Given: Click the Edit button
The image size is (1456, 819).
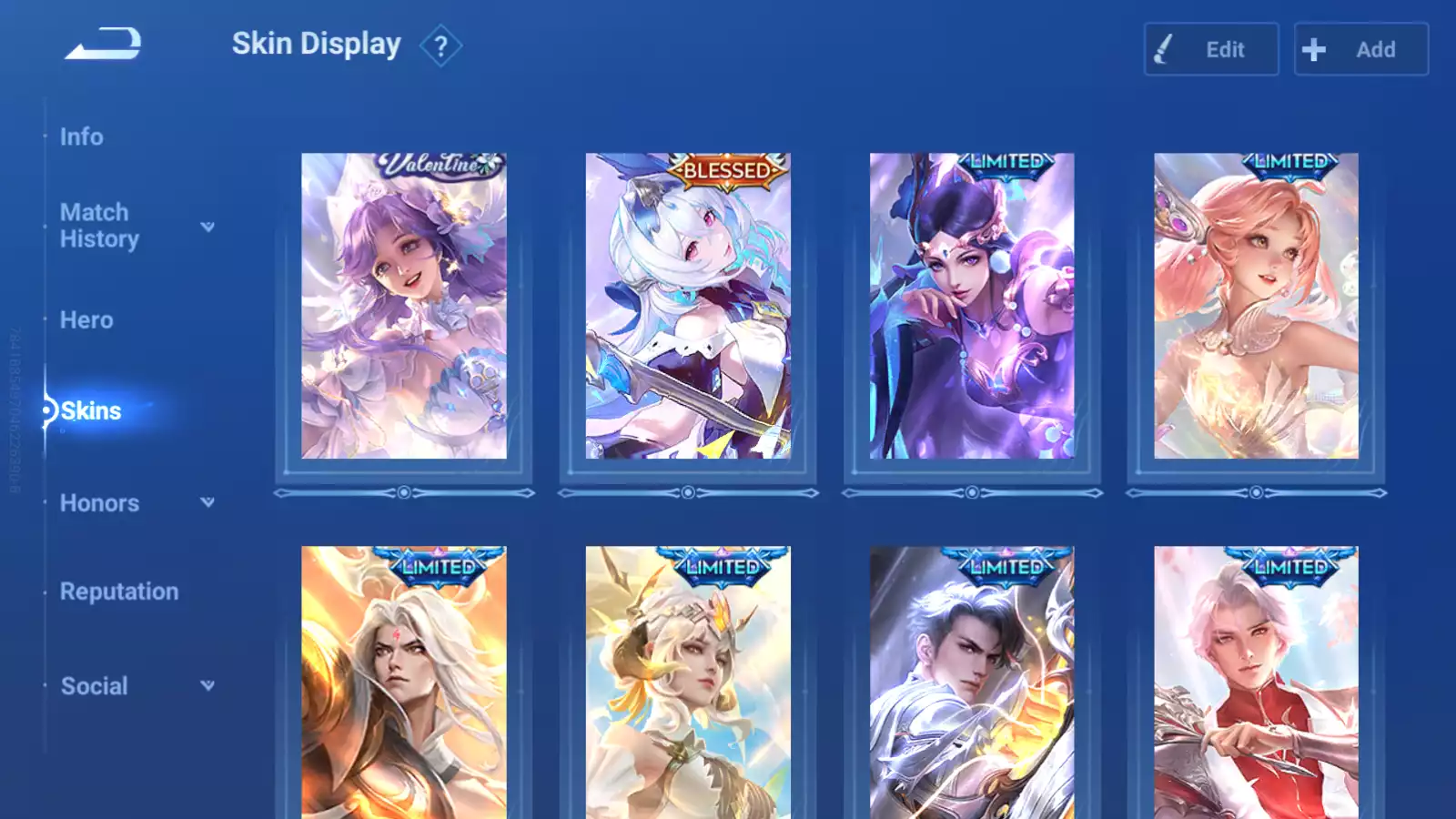Looking at the screenshot, I should tap(1210, 49).
